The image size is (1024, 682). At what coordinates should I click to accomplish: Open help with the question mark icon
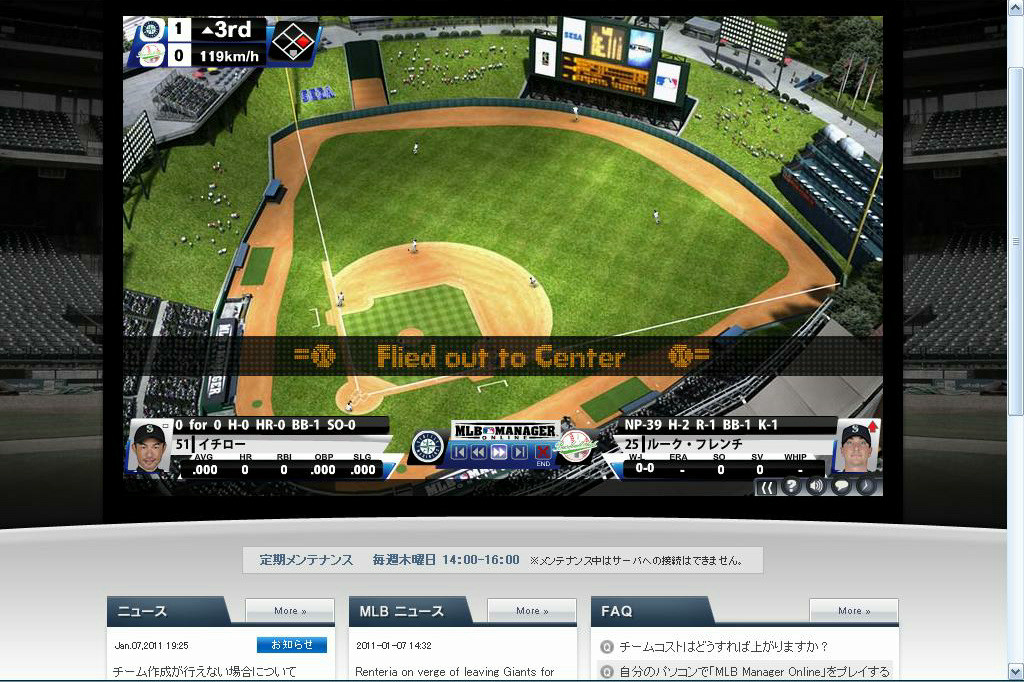pyautogui.click(x=792, y=487)
